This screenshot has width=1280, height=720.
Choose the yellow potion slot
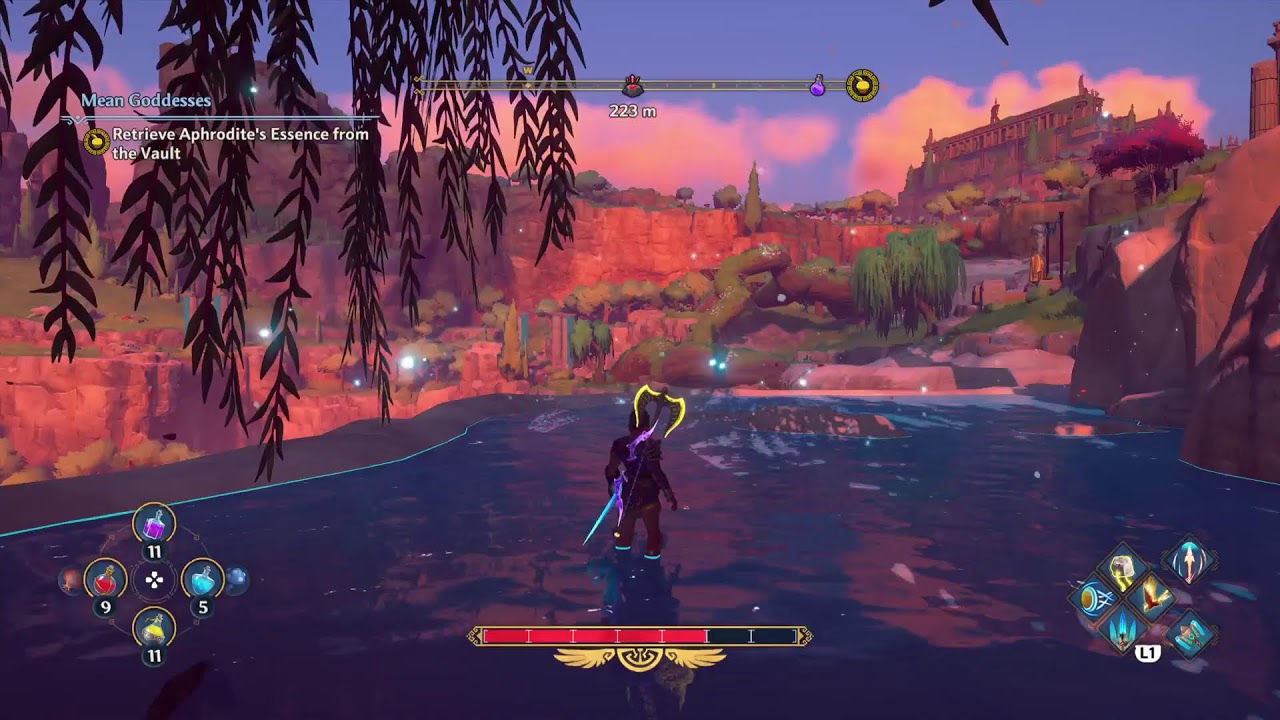click(x=154, y=627)
